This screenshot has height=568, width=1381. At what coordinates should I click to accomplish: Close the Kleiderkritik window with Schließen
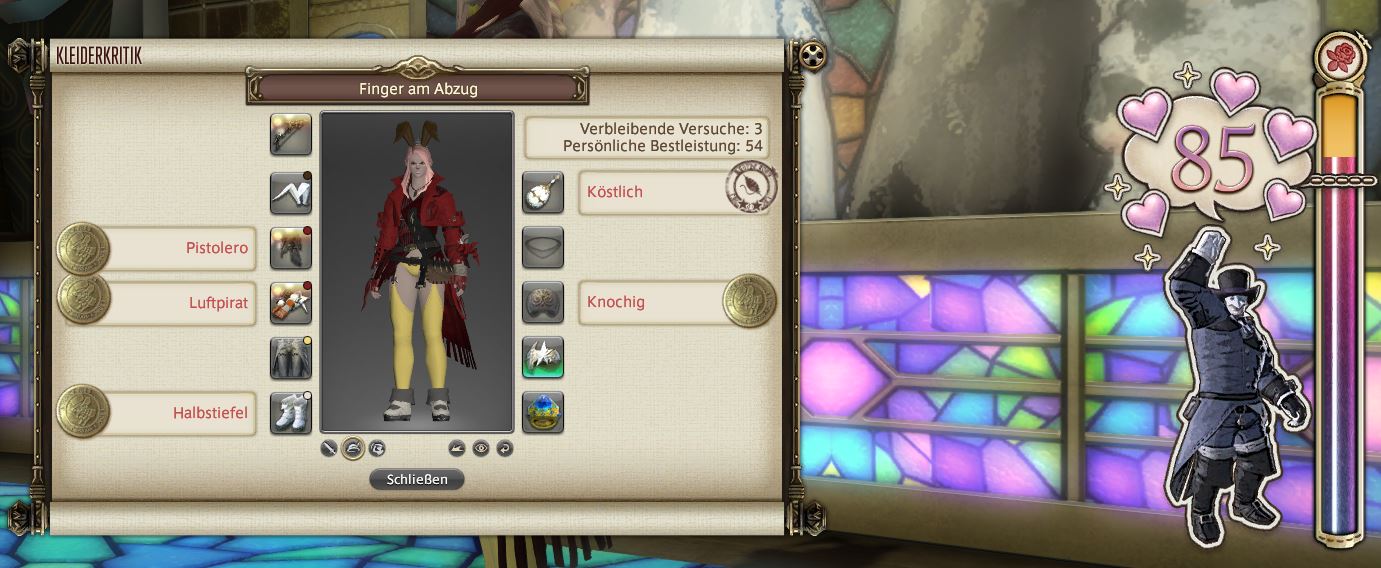417,479
